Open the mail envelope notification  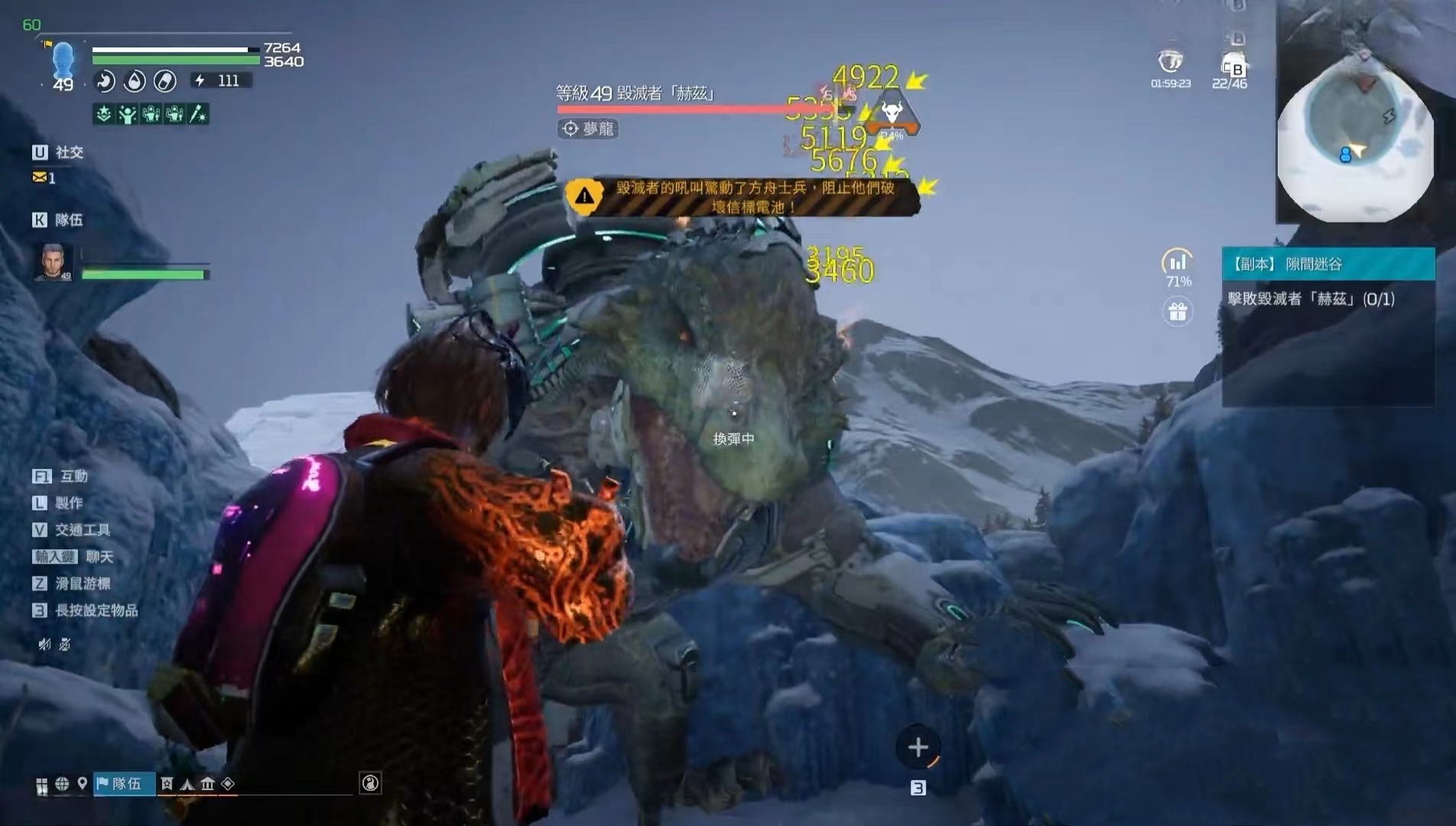click(39, 177)
